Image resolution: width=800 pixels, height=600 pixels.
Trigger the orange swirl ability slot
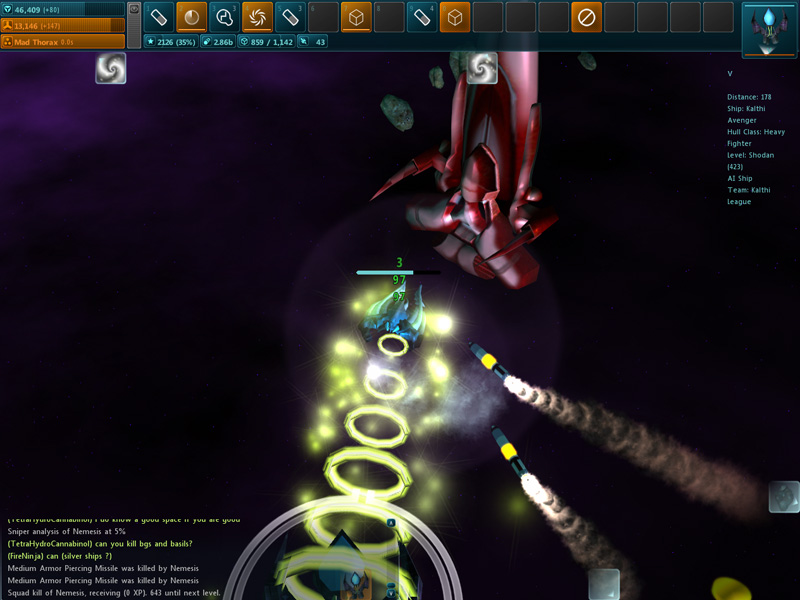257,17
